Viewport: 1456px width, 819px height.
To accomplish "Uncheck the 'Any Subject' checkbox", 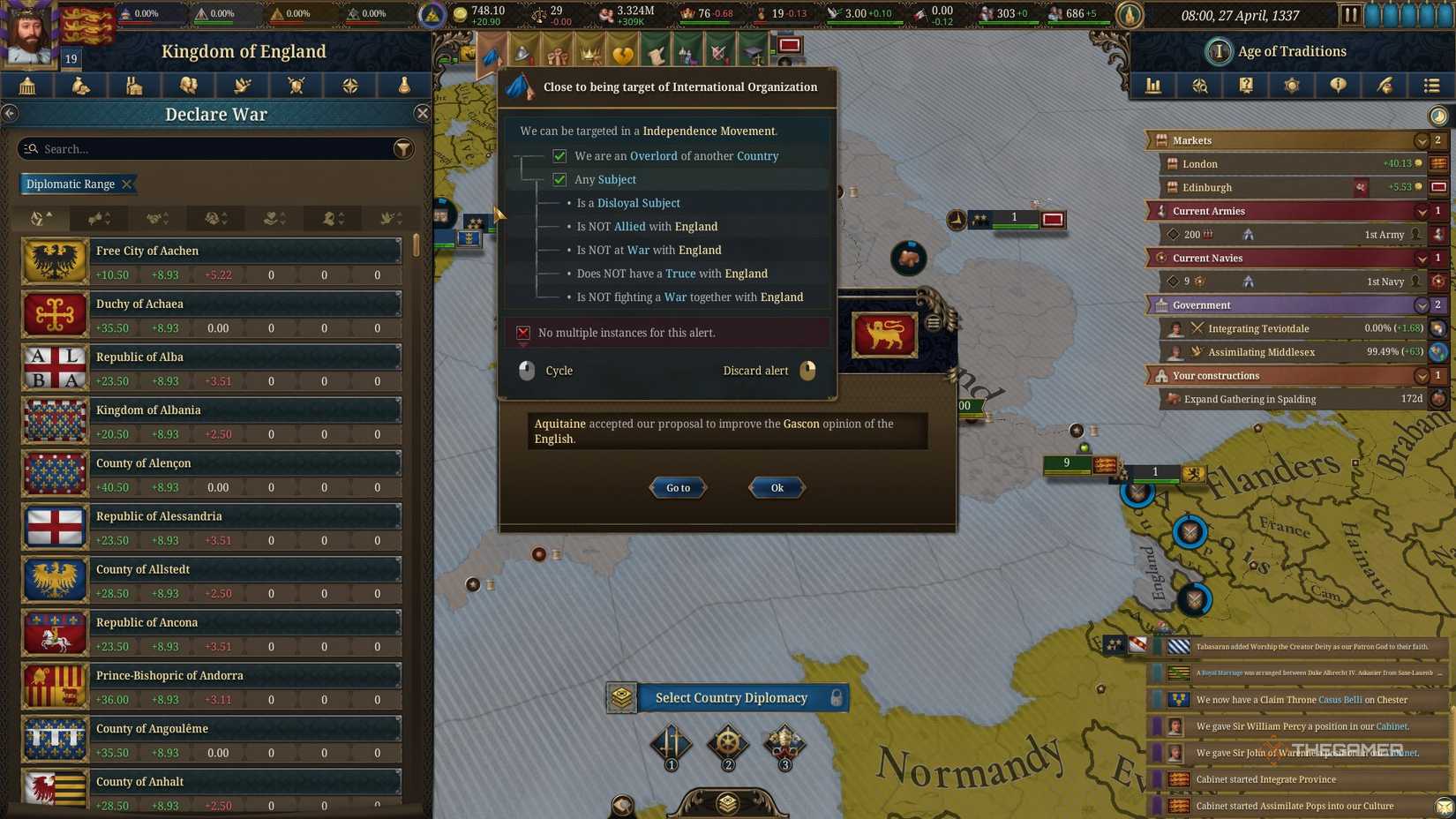I will [560, 179].
